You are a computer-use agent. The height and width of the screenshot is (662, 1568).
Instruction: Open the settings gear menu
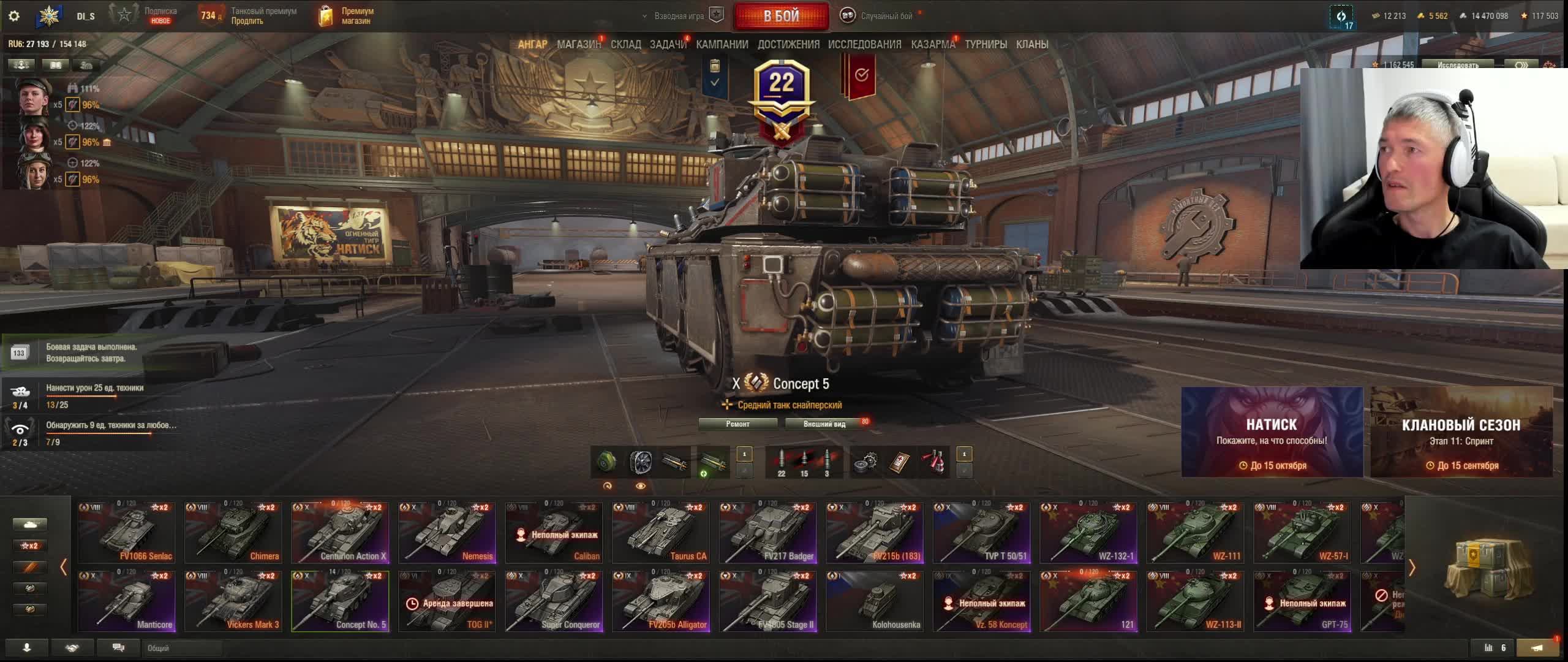coord(14,16)
